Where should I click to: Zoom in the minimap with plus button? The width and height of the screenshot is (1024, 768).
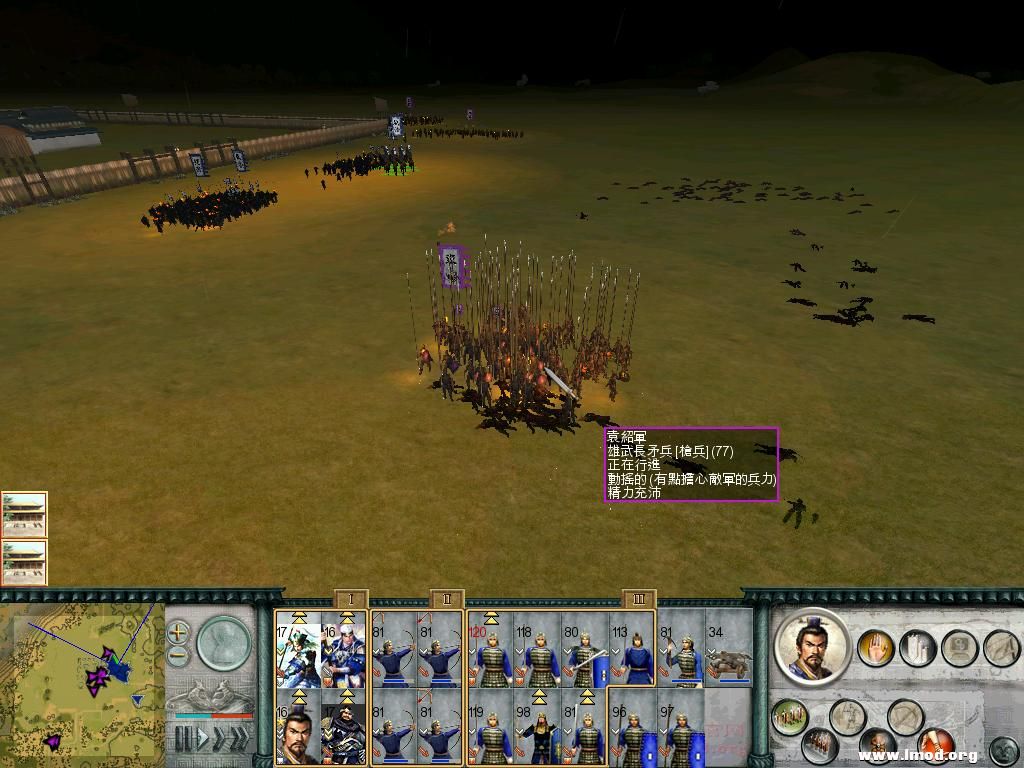(x=178, y=632)
